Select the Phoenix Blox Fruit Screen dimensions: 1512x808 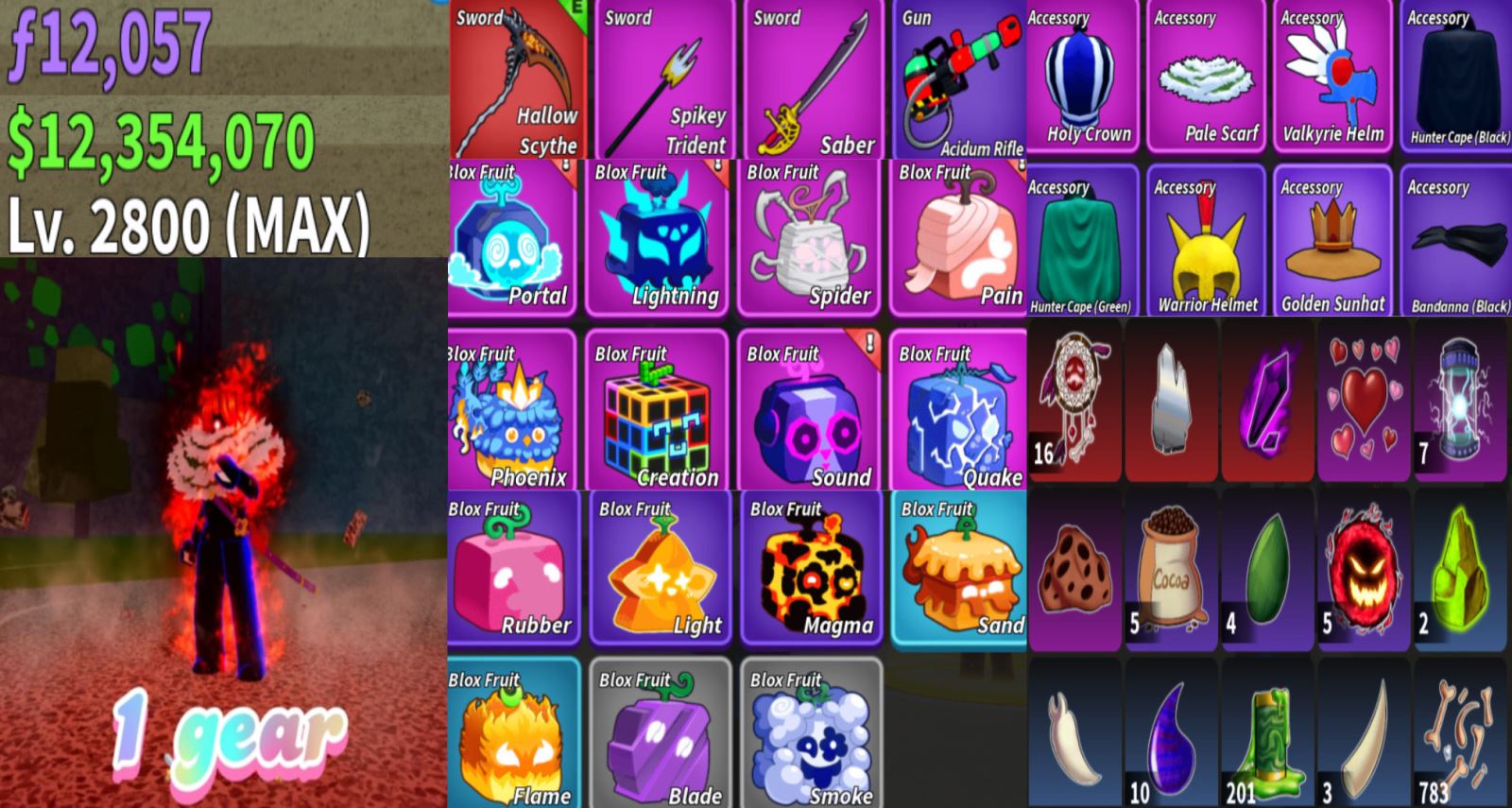coord(511,411)
